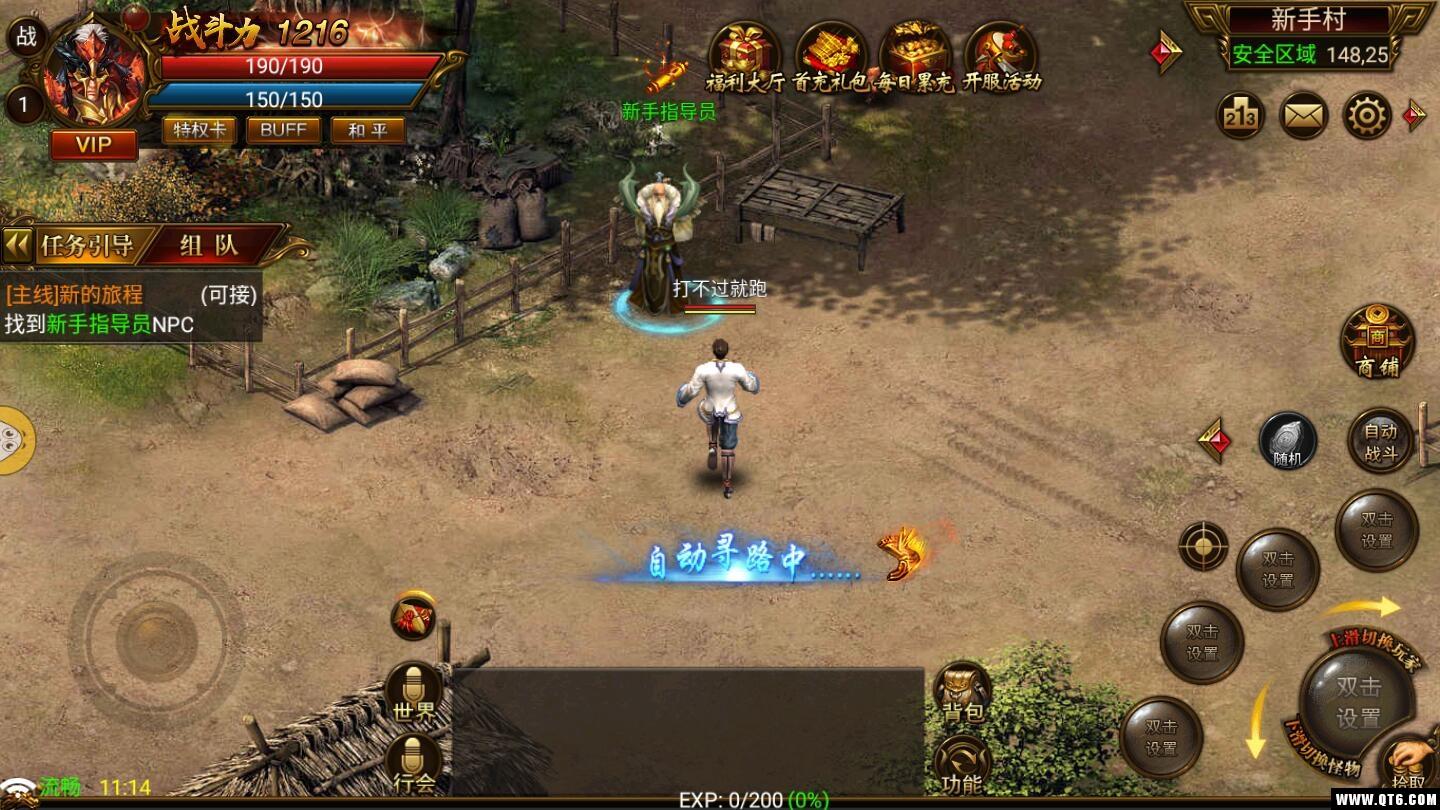The width and height of the screenshot is (1440, 810).
Task: Open the settings gear icon
Action: tap(1368, 115)
